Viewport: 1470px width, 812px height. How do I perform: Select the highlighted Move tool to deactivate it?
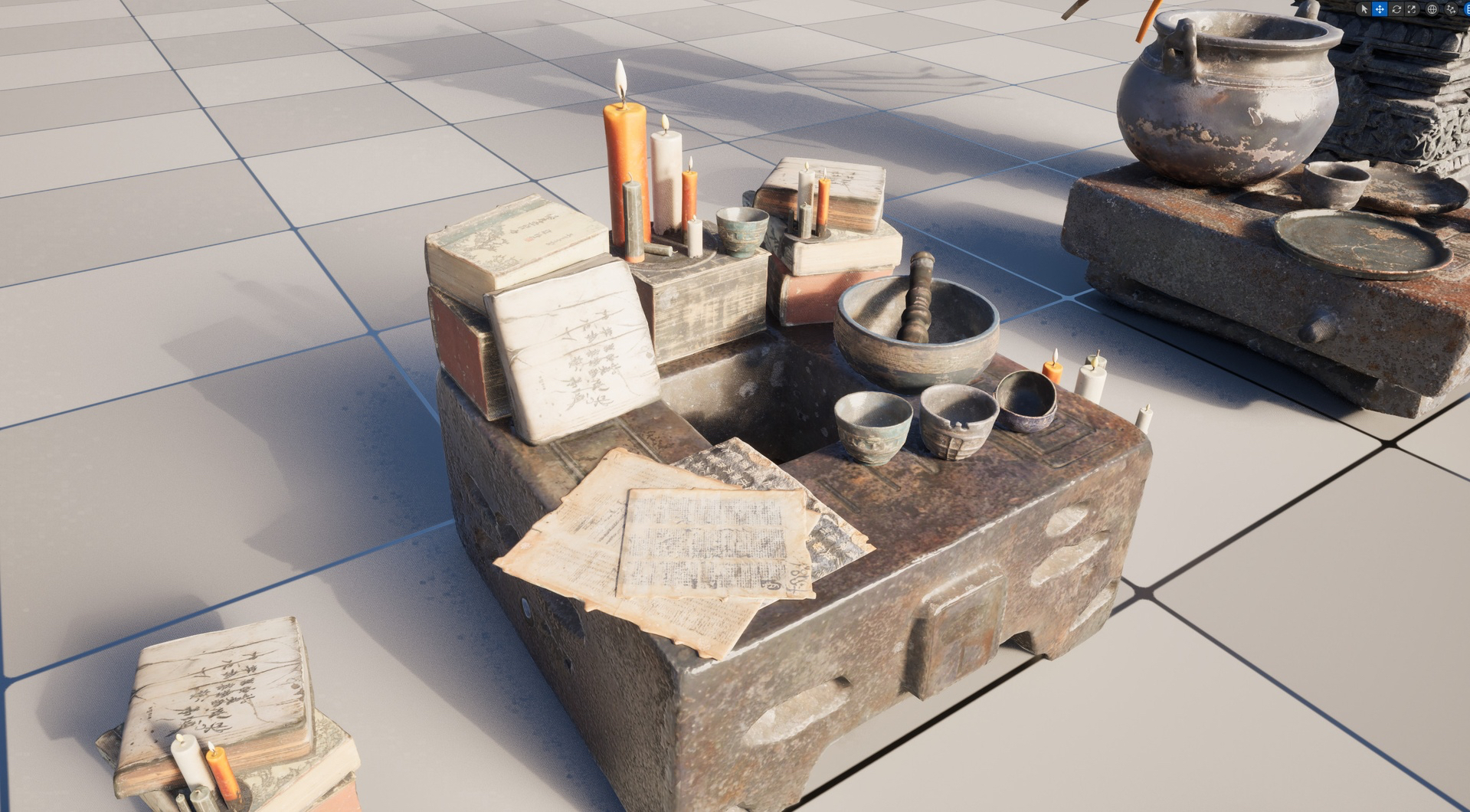click(x=1380, y=8)
